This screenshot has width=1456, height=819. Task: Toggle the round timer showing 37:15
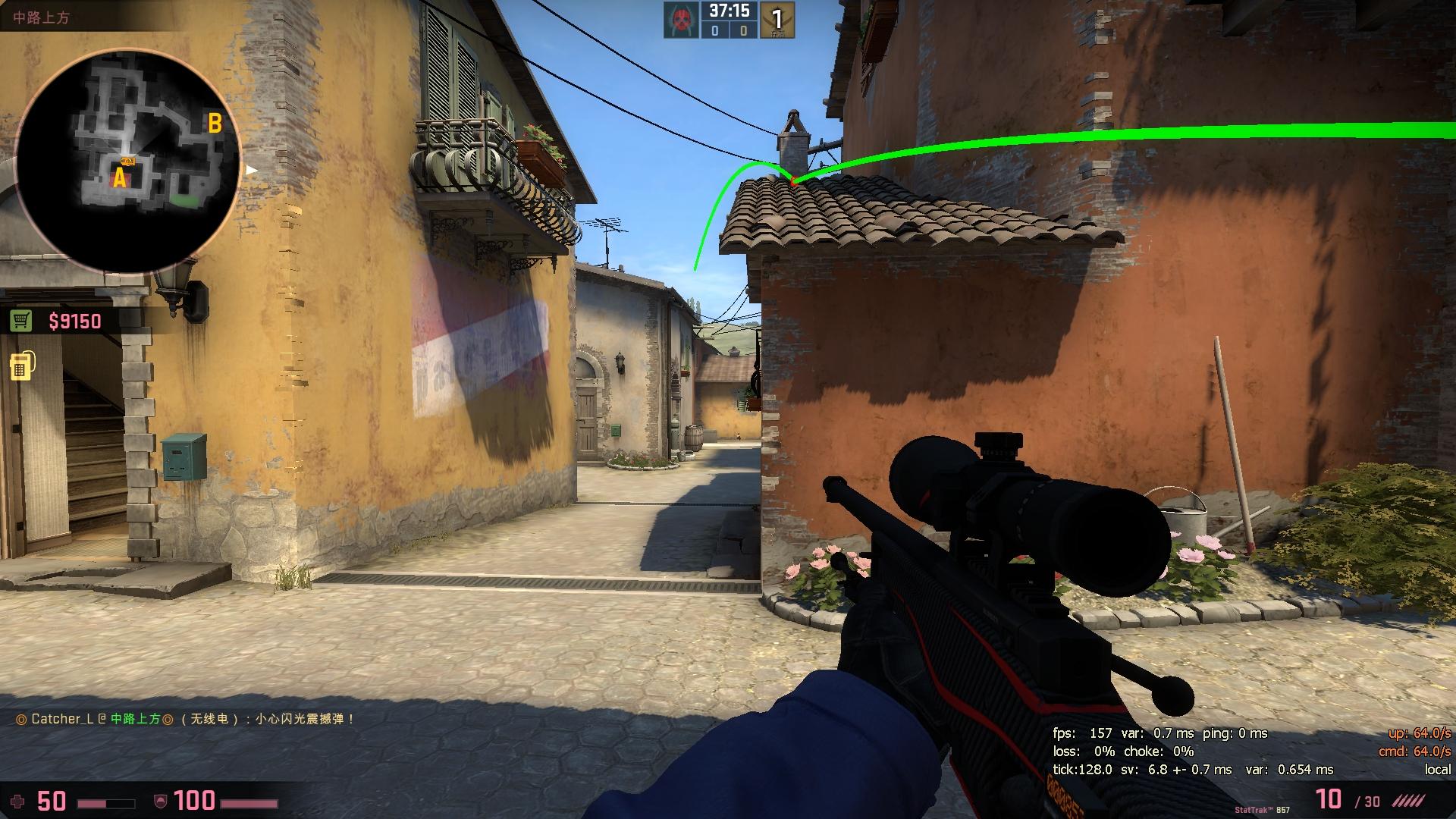(730, 11)
